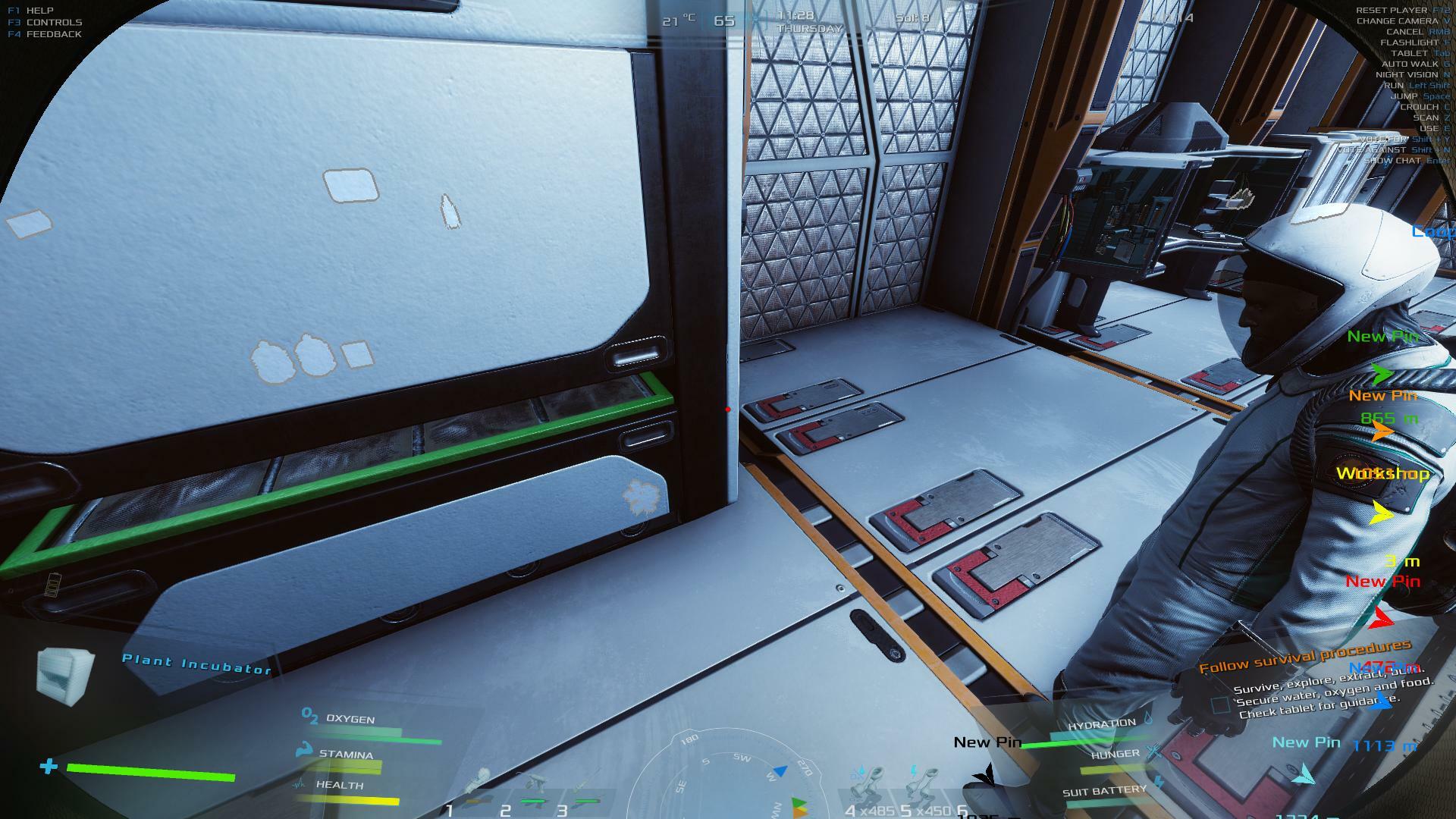The image size is (1456, 819).
Task: Click the green New Pin arrow
Action: pos(1382,374)
